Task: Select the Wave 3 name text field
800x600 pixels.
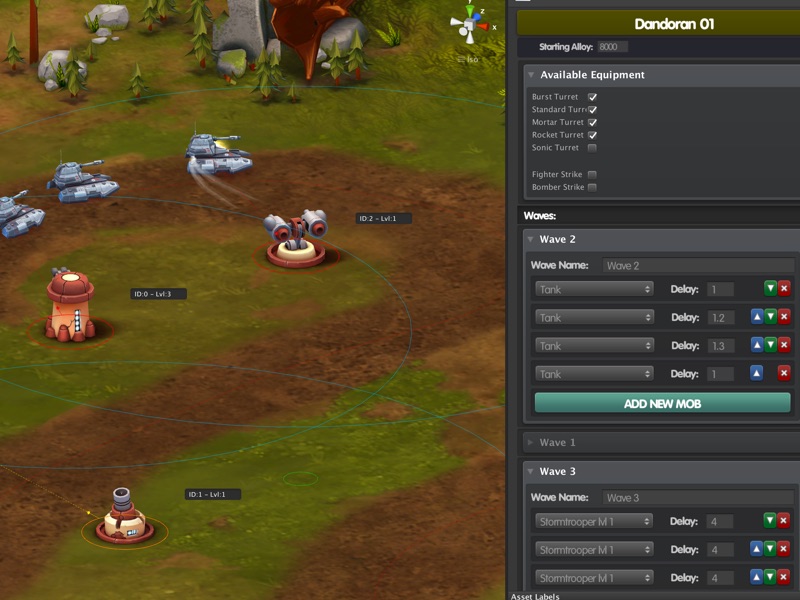Action: click(x=698, y=498)
